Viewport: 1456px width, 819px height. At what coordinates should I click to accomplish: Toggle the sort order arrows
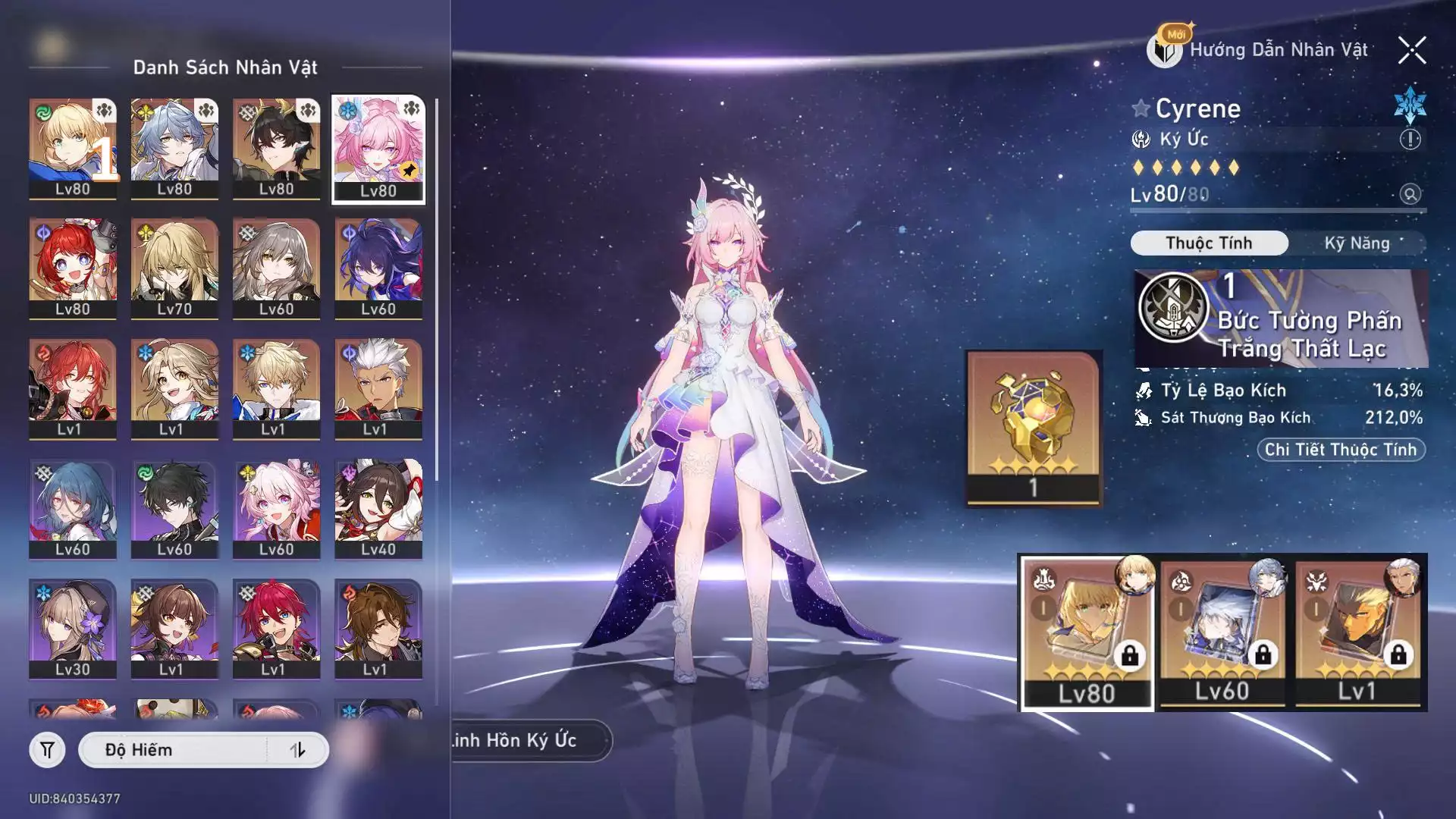pyautogui.click(x=298, y=750)
